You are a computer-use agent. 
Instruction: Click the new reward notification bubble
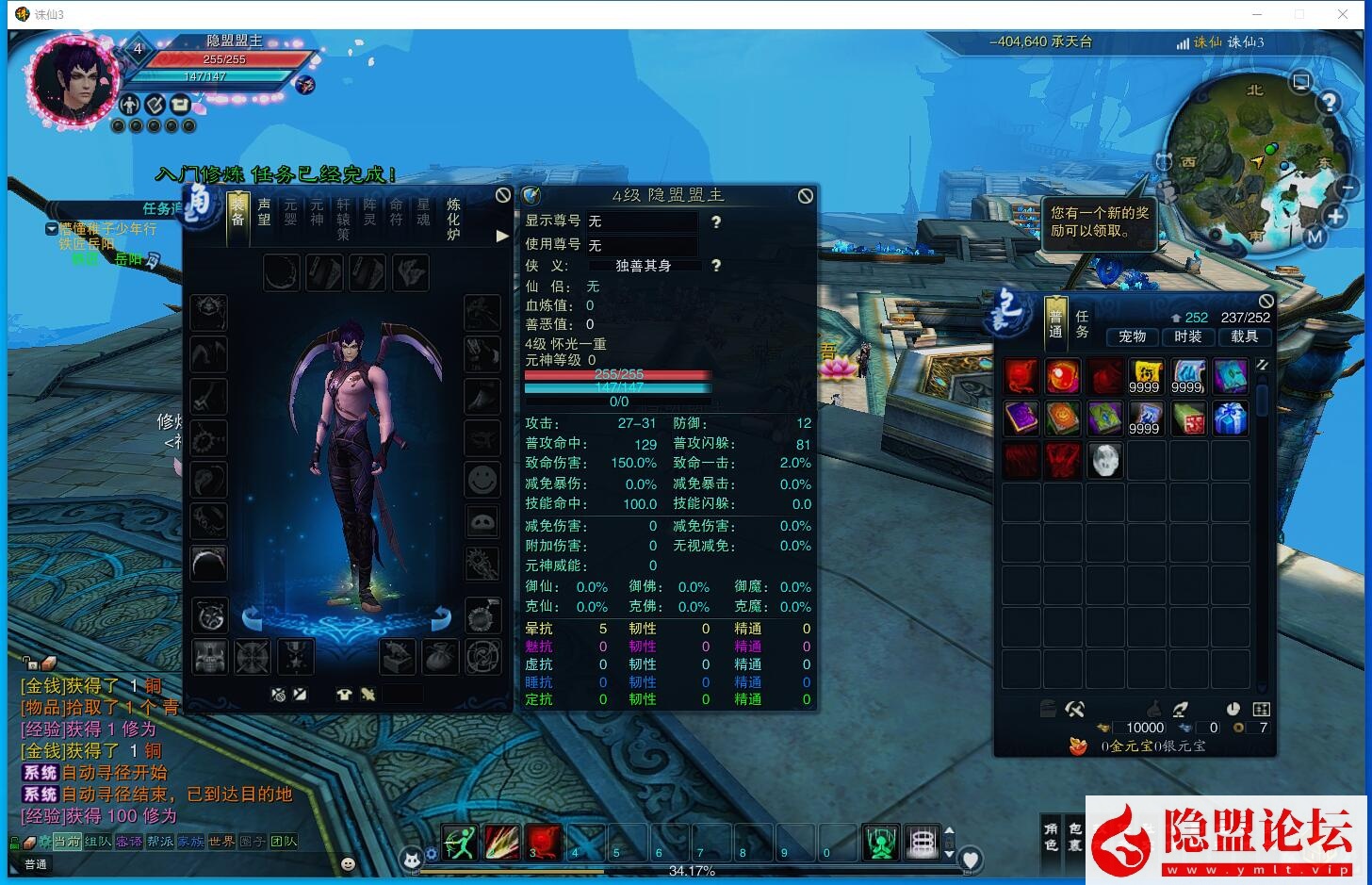point(1099,222)
